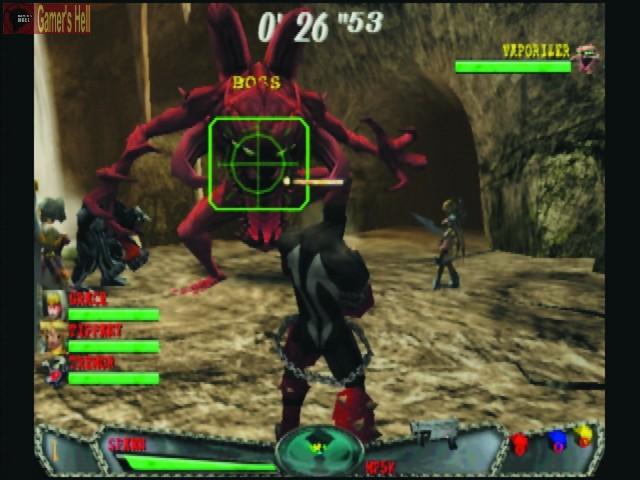
Task: Click the yellow item icon
Action: [585, 436]
